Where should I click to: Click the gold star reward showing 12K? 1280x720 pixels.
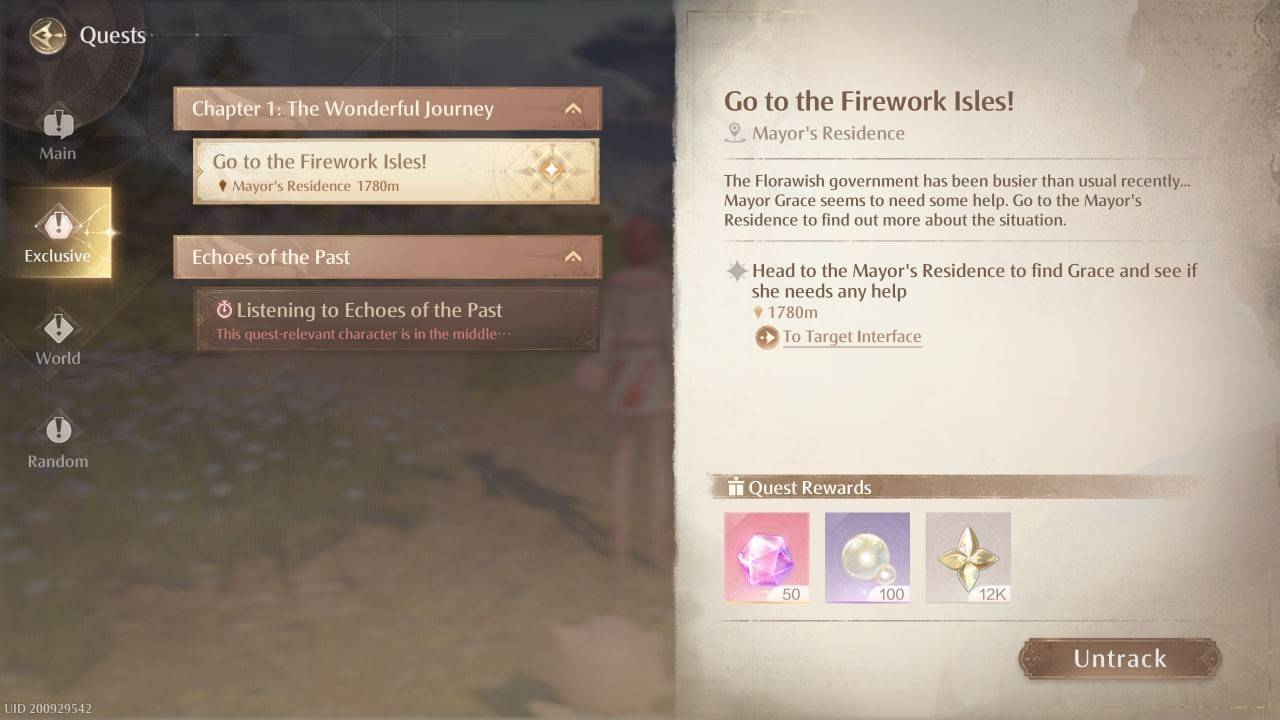pos(968,556)
